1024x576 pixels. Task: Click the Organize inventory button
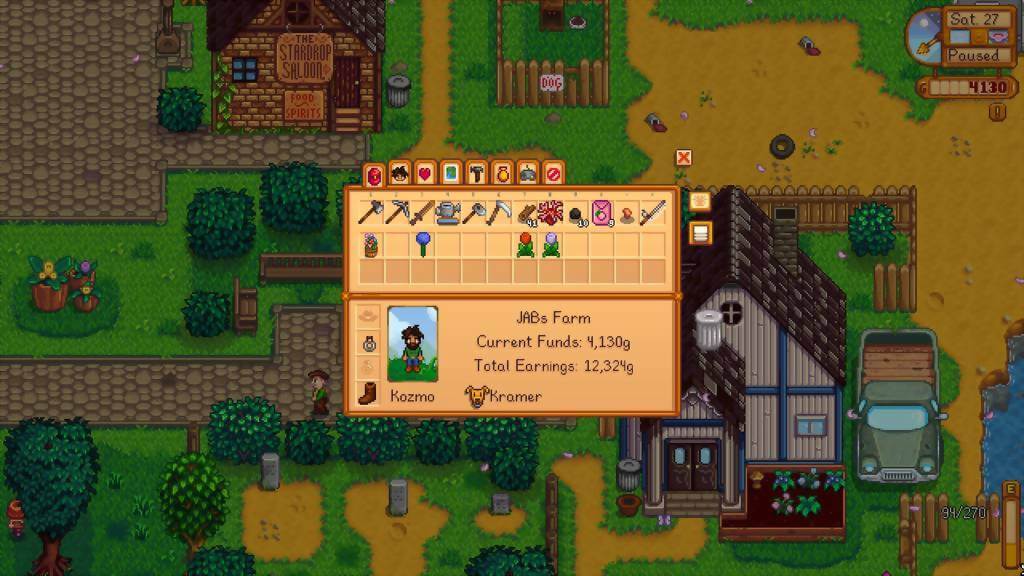tap(700, 233)
